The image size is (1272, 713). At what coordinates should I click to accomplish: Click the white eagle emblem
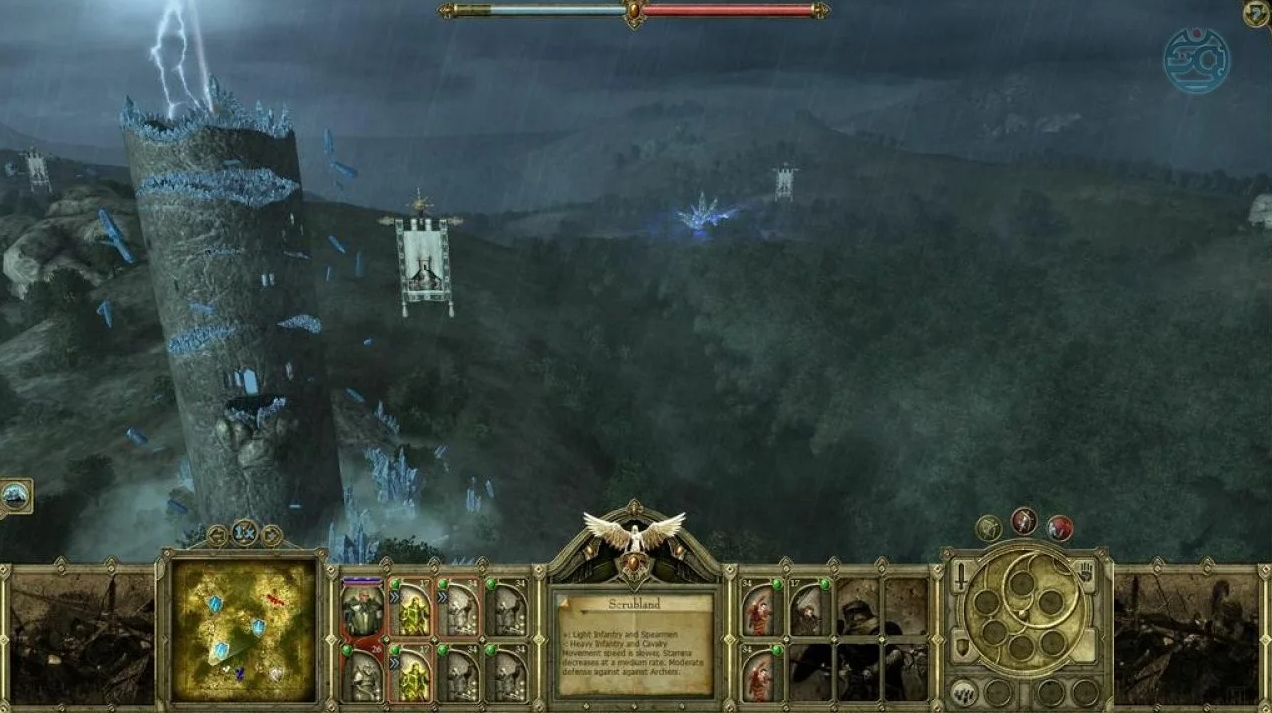point(634,532)
